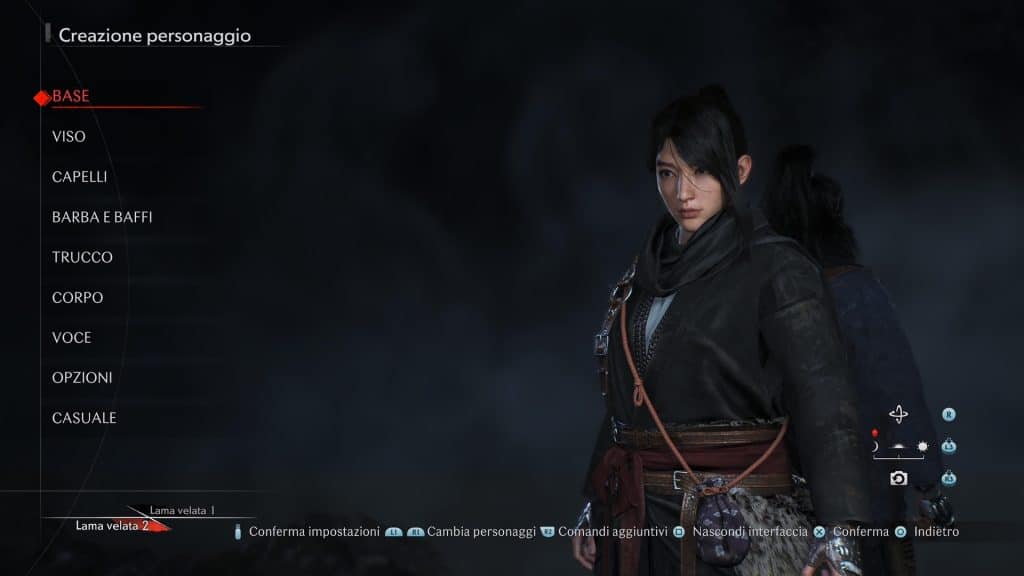Select the BASE menu entry

pyautogui.click(x=71, y=96)
